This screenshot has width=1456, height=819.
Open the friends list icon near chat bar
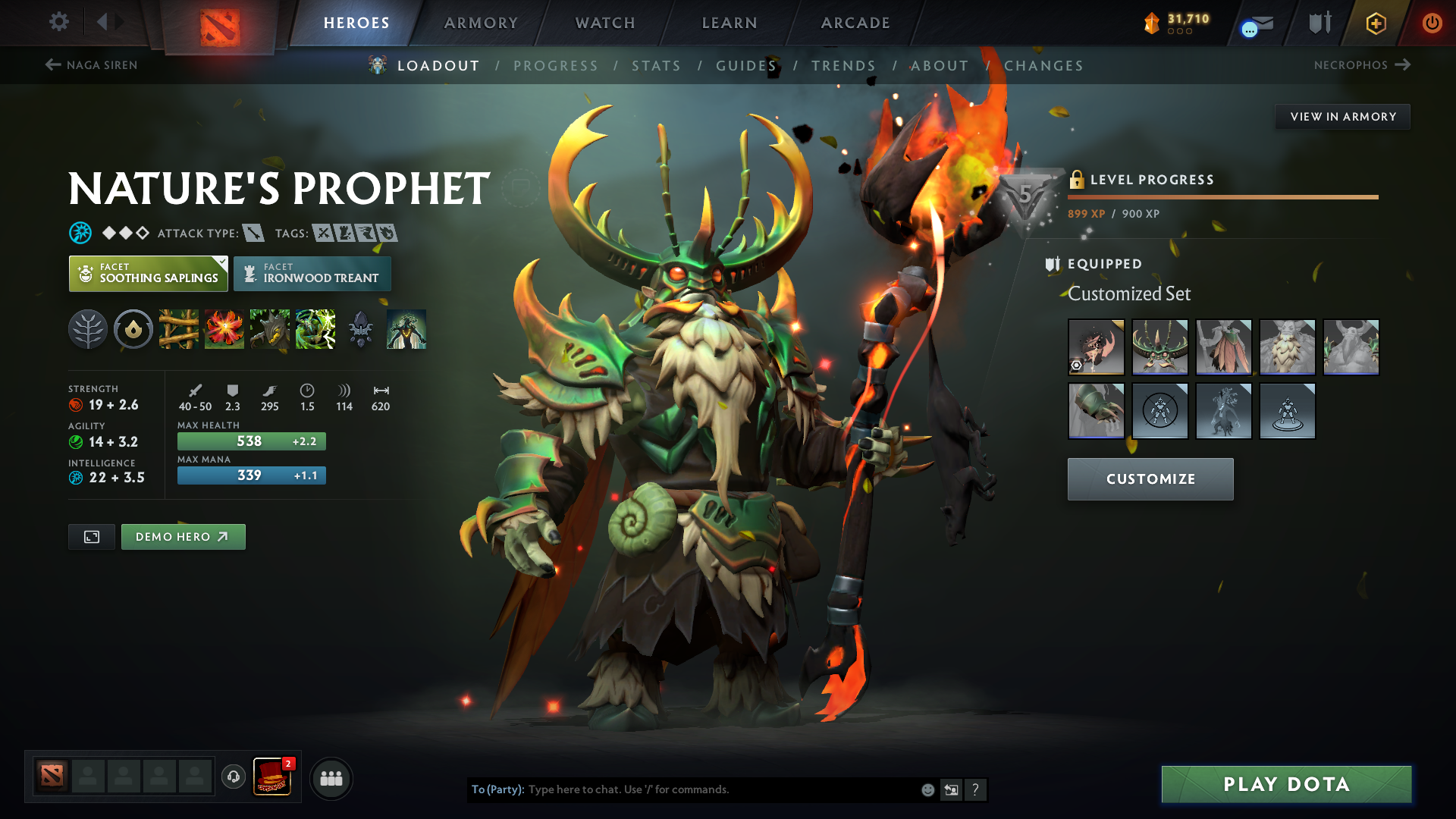pyautogui.click(x=331, y=778)
